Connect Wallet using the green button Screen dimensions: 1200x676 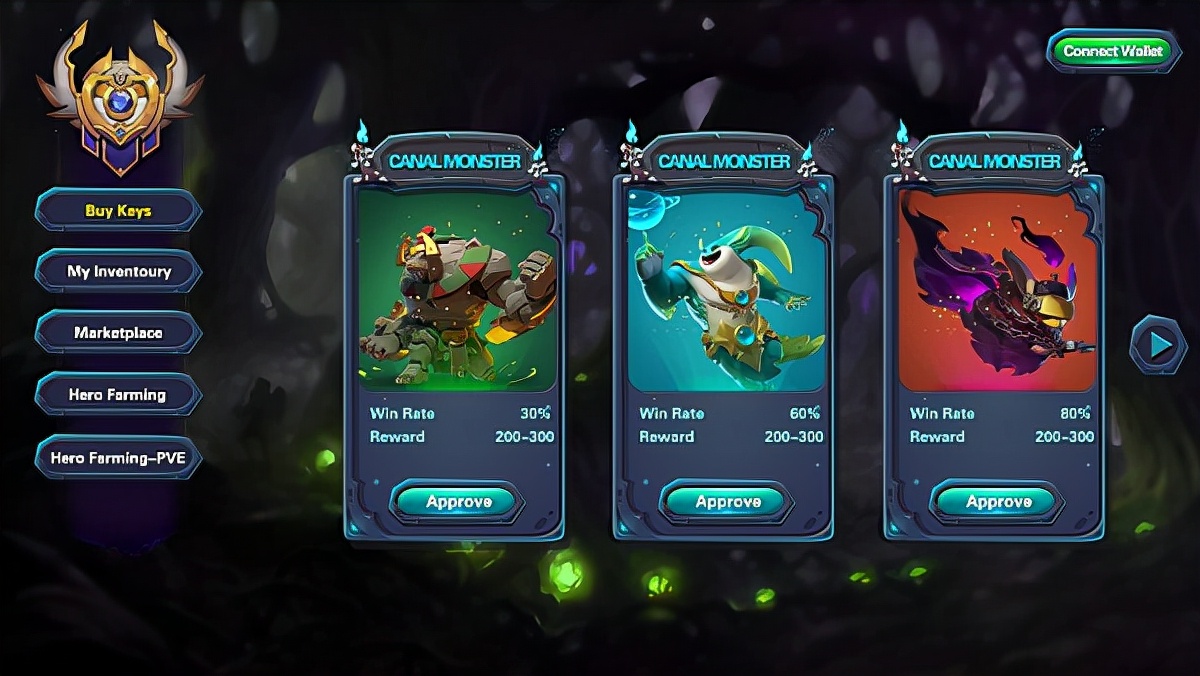pos(1111,51)
